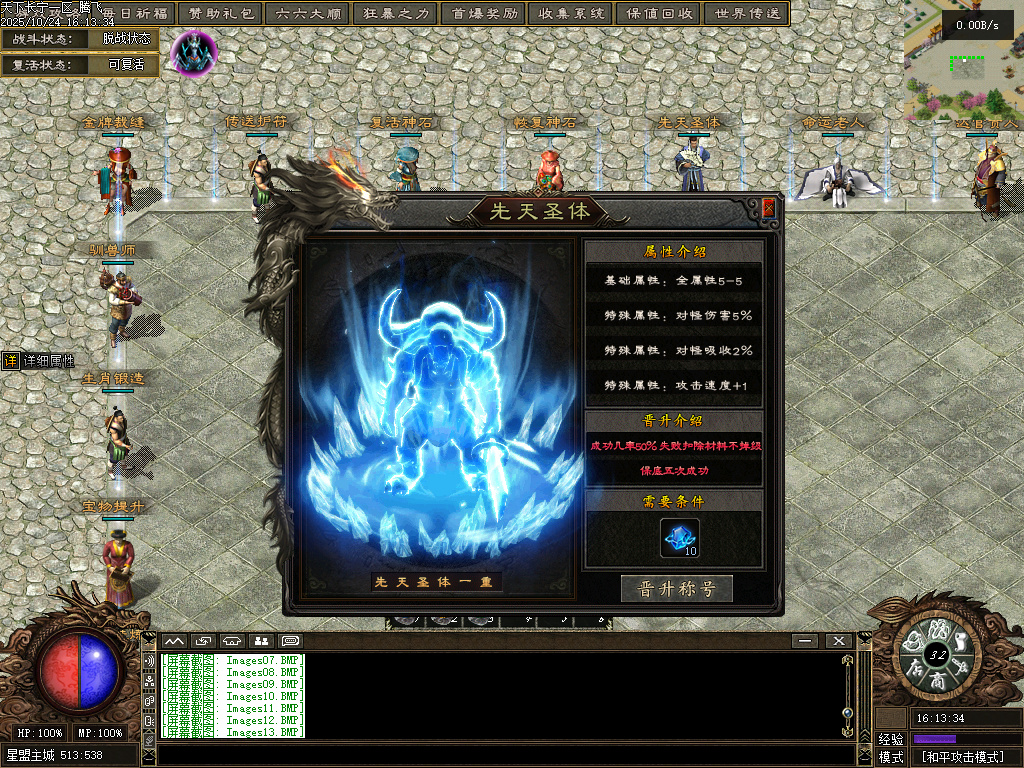Select the blue crystal material slot
The width and height of the screenshot is (1024, 768).
pyautogui.click(x=680, y=538)
